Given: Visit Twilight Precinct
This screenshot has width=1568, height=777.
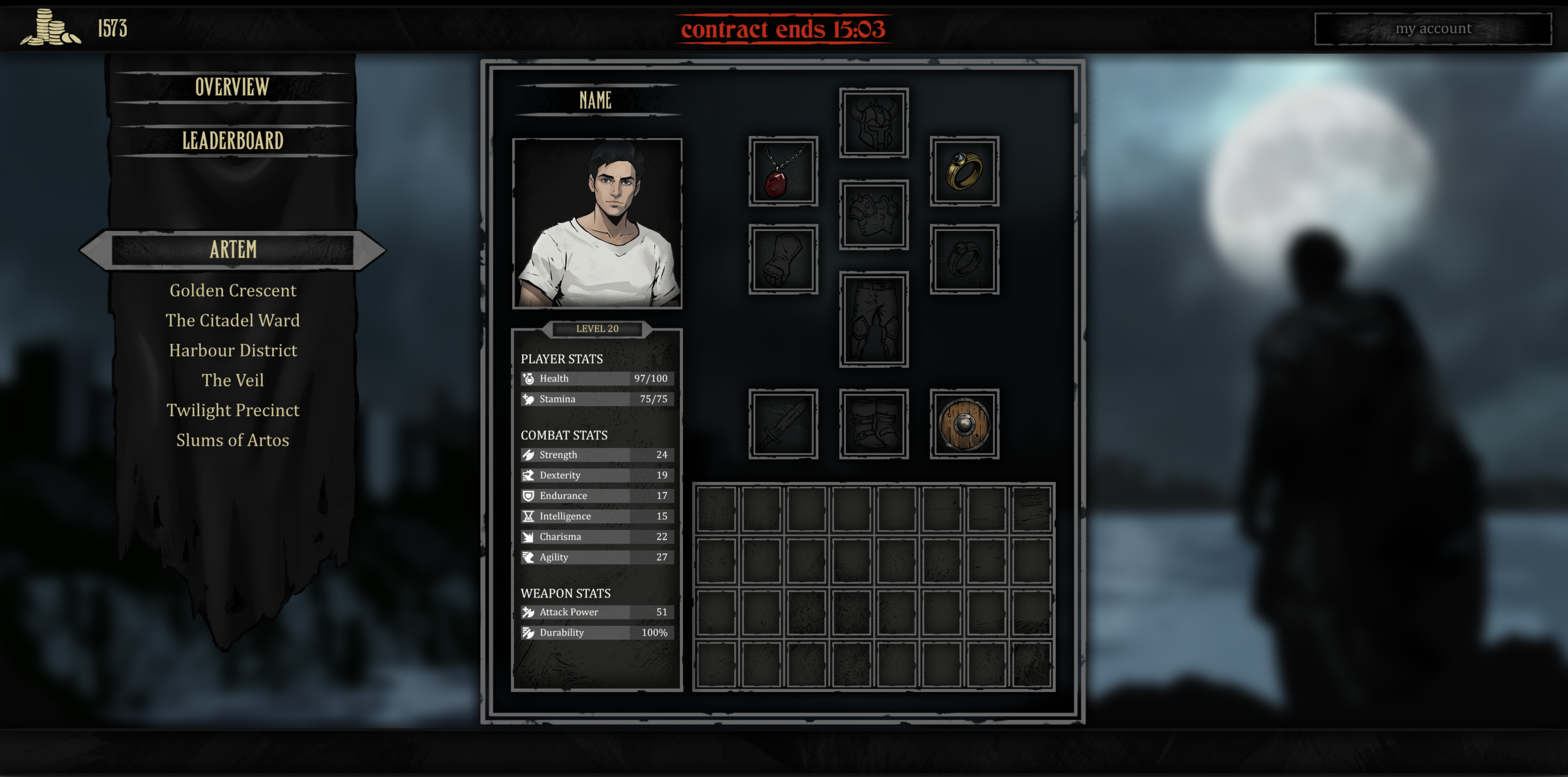Looking at the screenshot, I should (233, 411).
